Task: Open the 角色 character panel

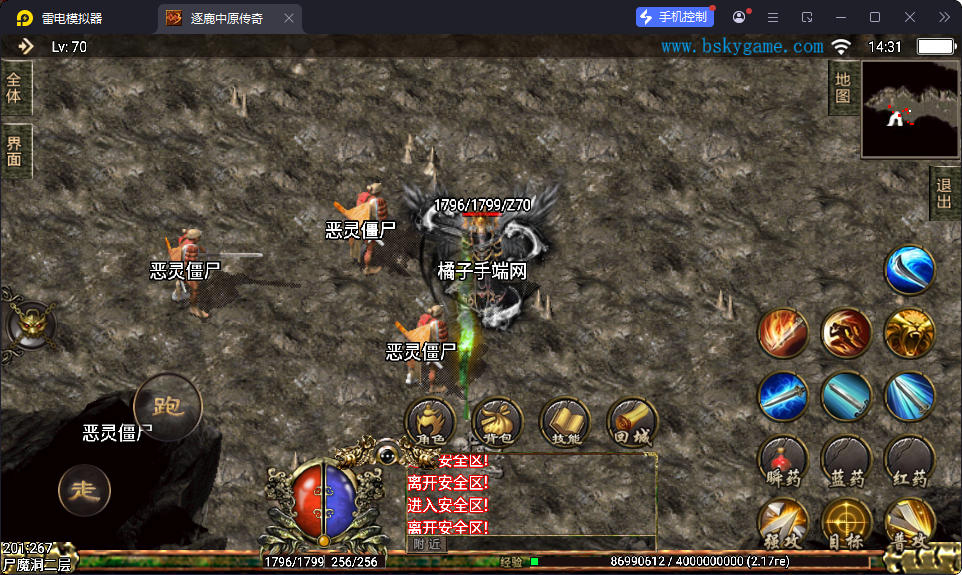Action: point(431,423)
